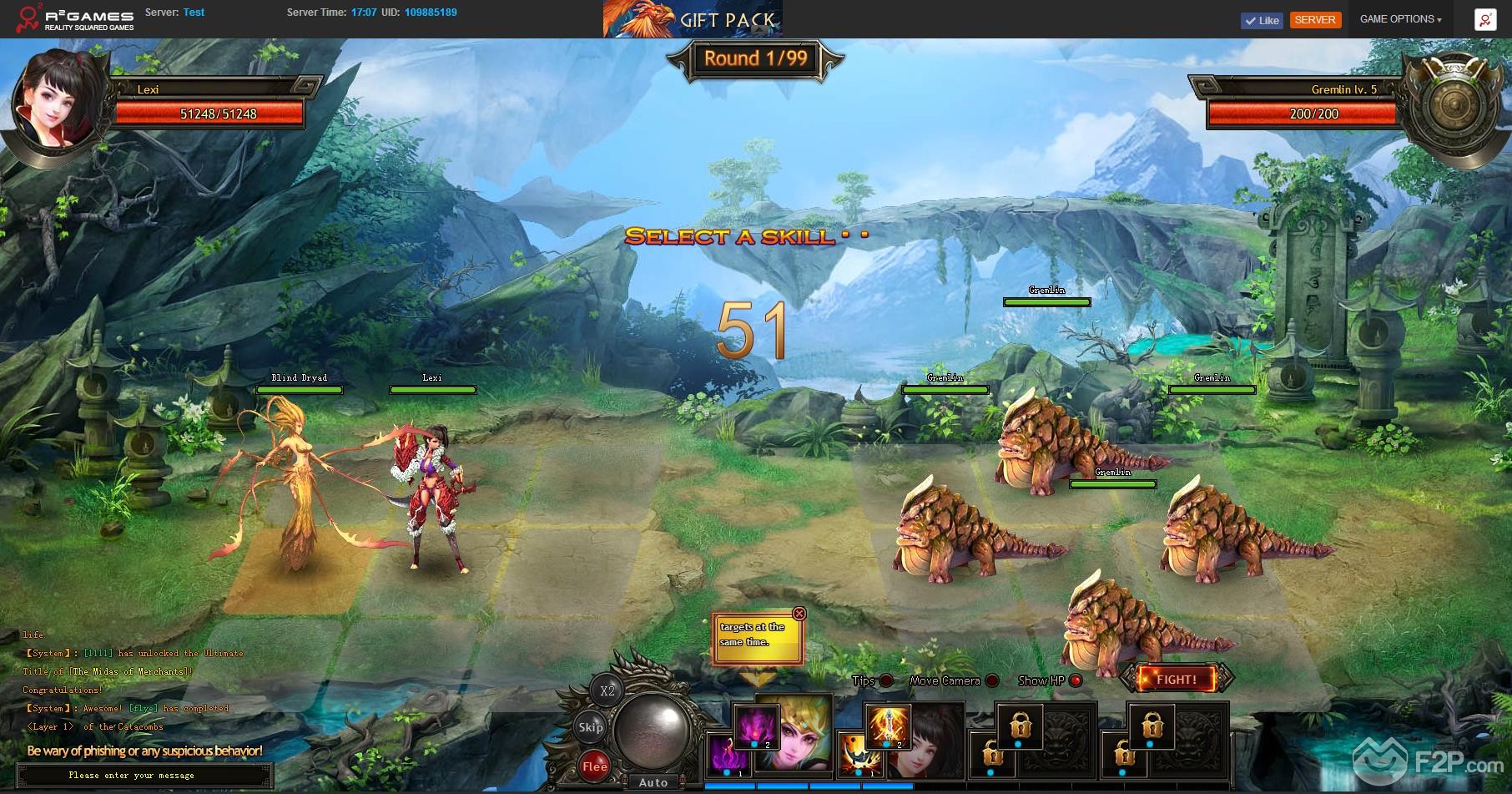Choose Lexi's flaming sword skill 2
Viewport: 1512px width, 794px height.
(x=887, y=727)
